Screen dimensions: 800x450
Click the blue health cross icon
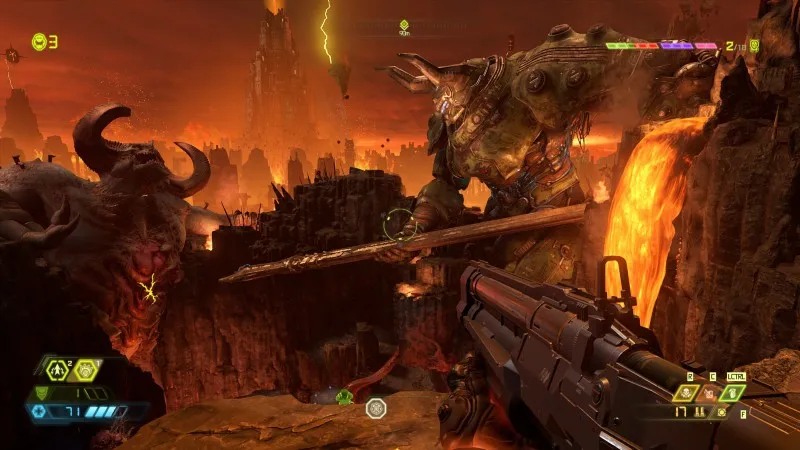[x=40, y=410]
